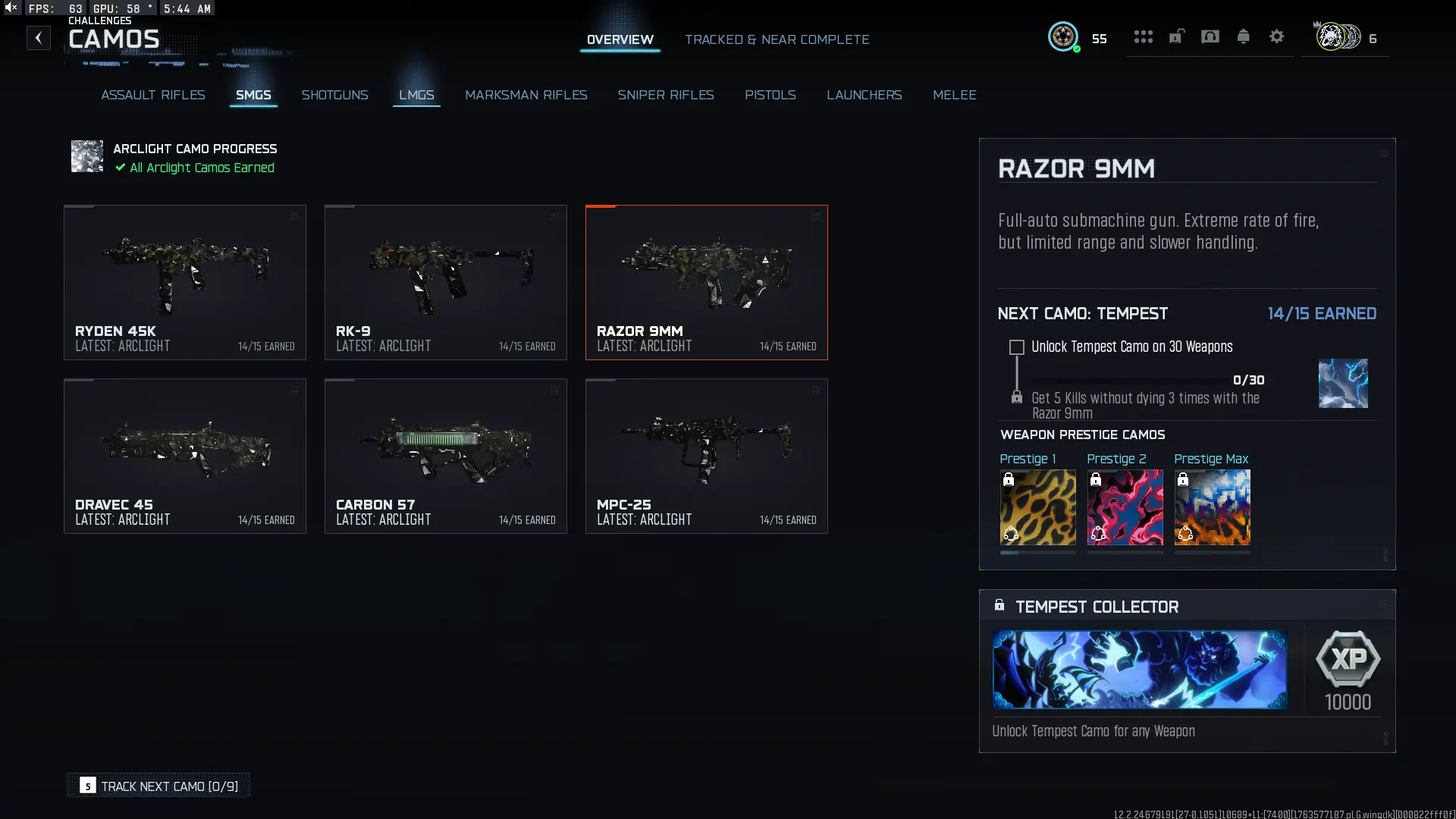The height and width of the screenshot is (819, 1456).
Task: Expand the Tempest Collector panel options
Action: point(1385,605)
